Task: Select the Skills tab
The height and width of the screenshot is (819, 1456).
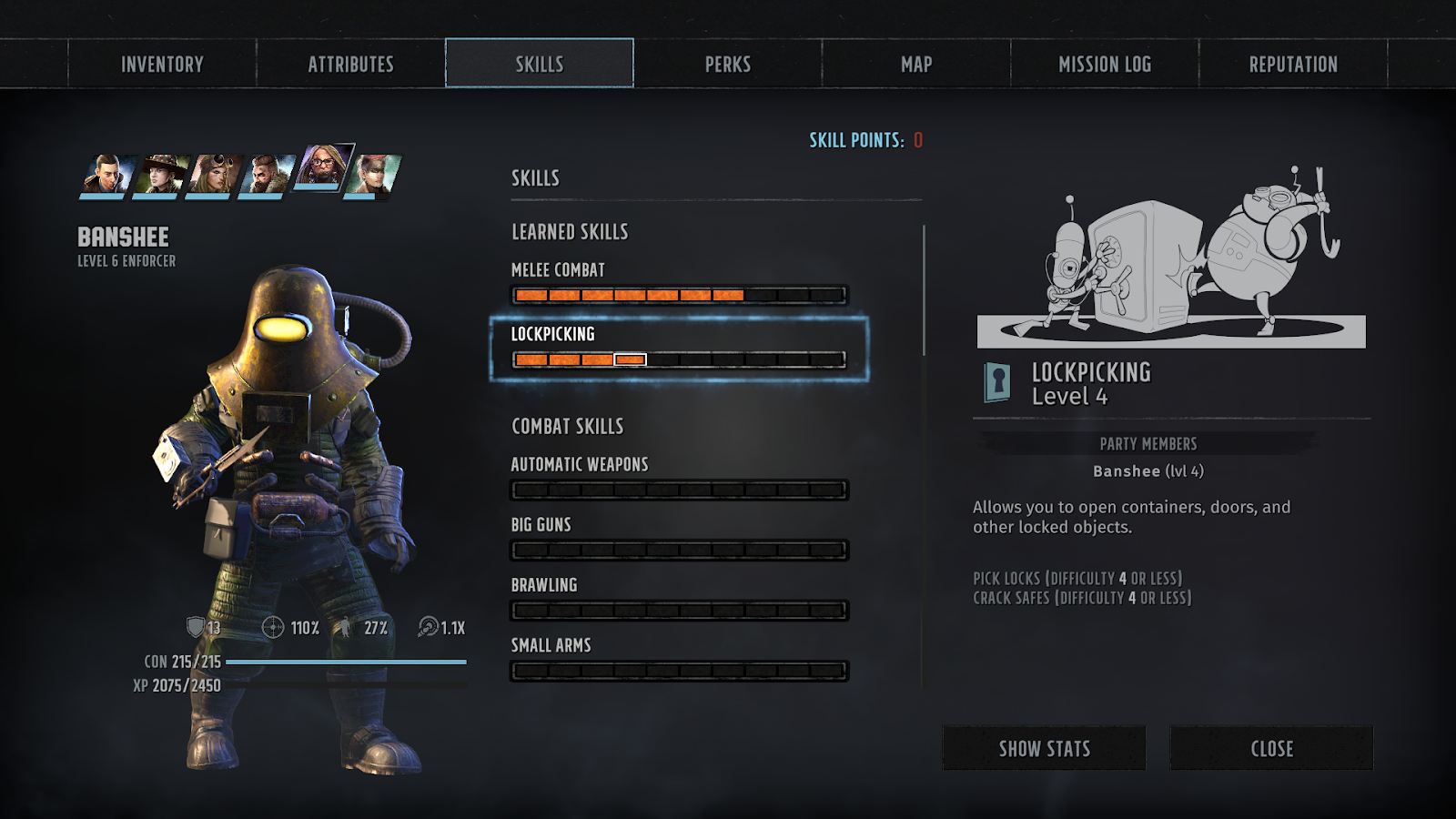Action: click(540, 64)
